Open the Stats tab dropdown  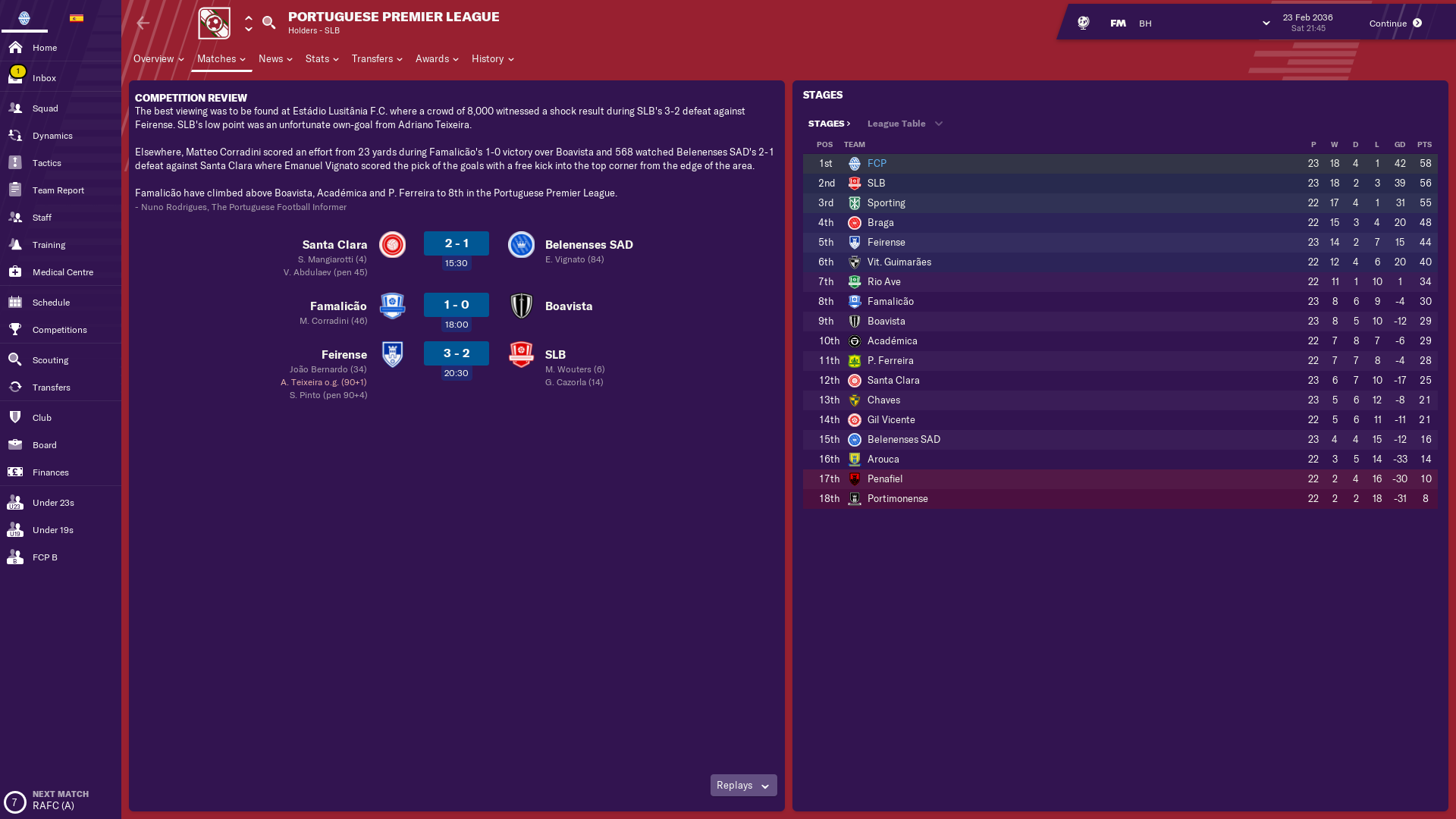(322, 59)
